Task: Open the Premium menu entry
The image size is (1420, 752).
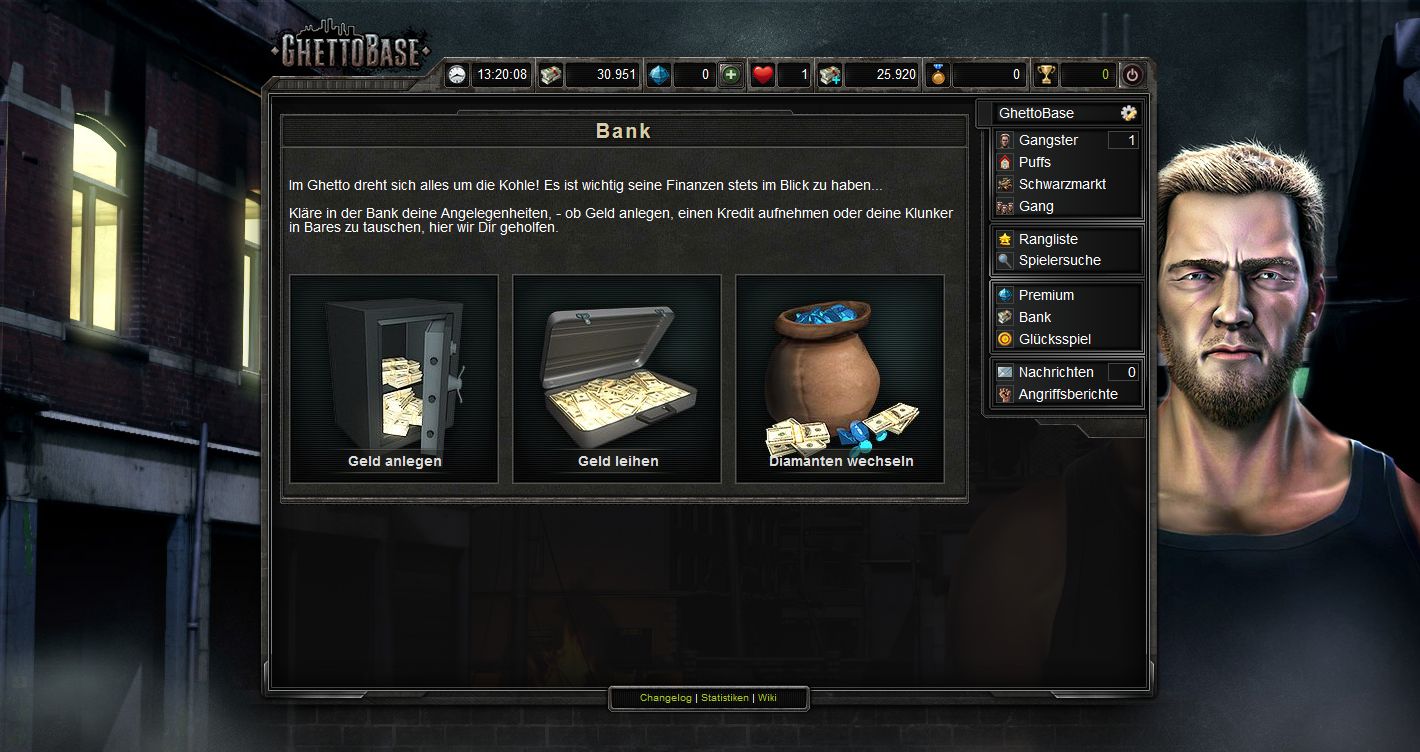Action: pos(1046,295)
